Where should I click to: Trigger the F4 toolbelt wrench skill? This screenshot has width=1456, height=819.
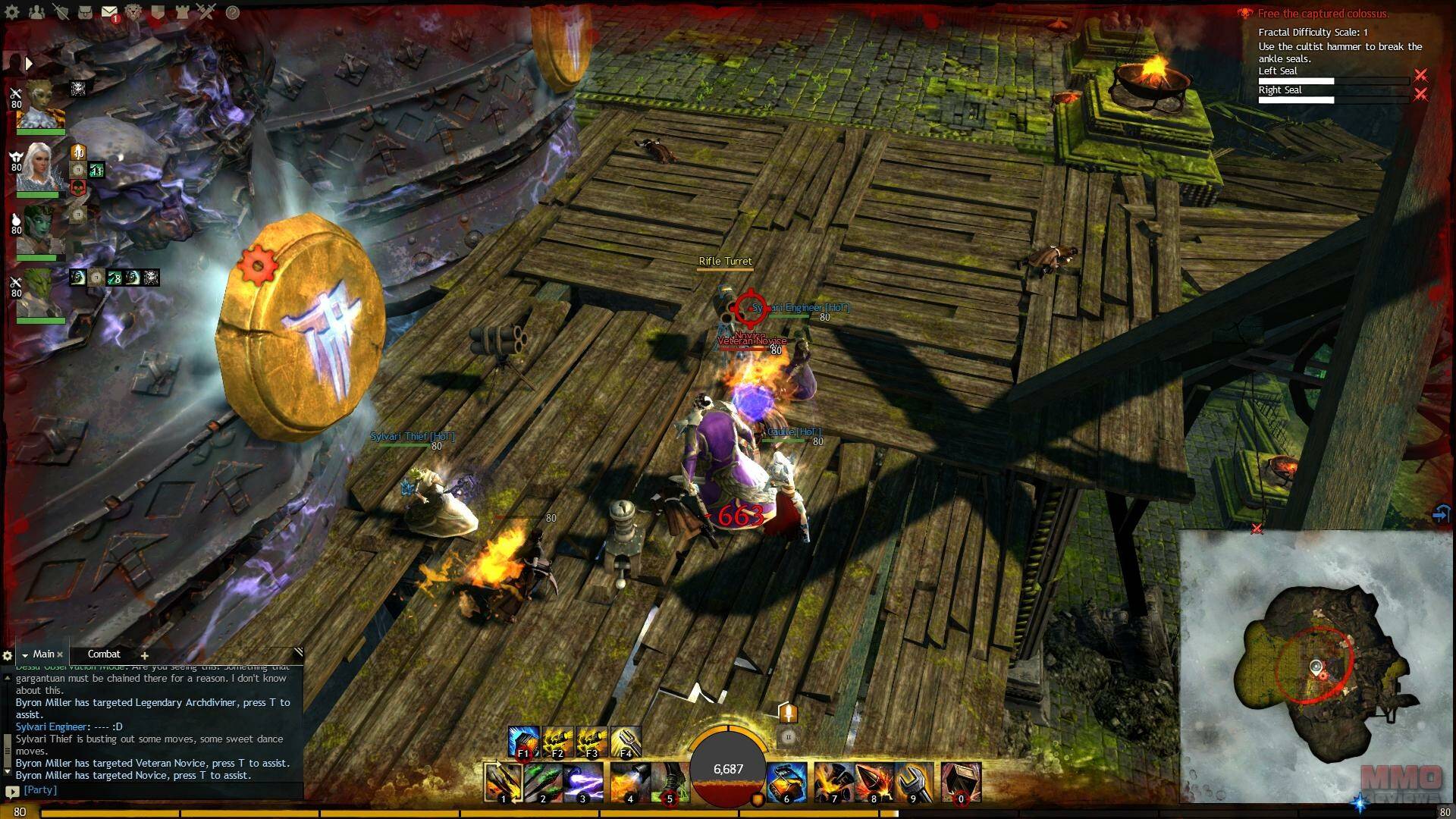coord(626,742)
